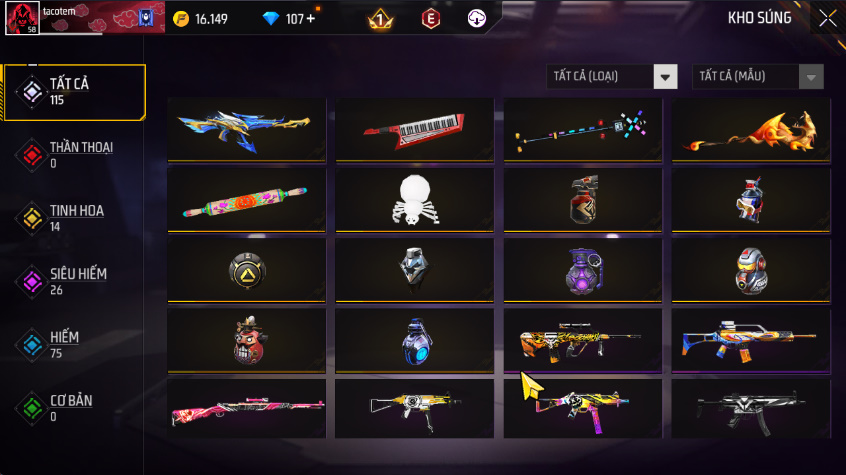Pick the pink shotgun skin
The image size is (846, 475).
[244, 408]
